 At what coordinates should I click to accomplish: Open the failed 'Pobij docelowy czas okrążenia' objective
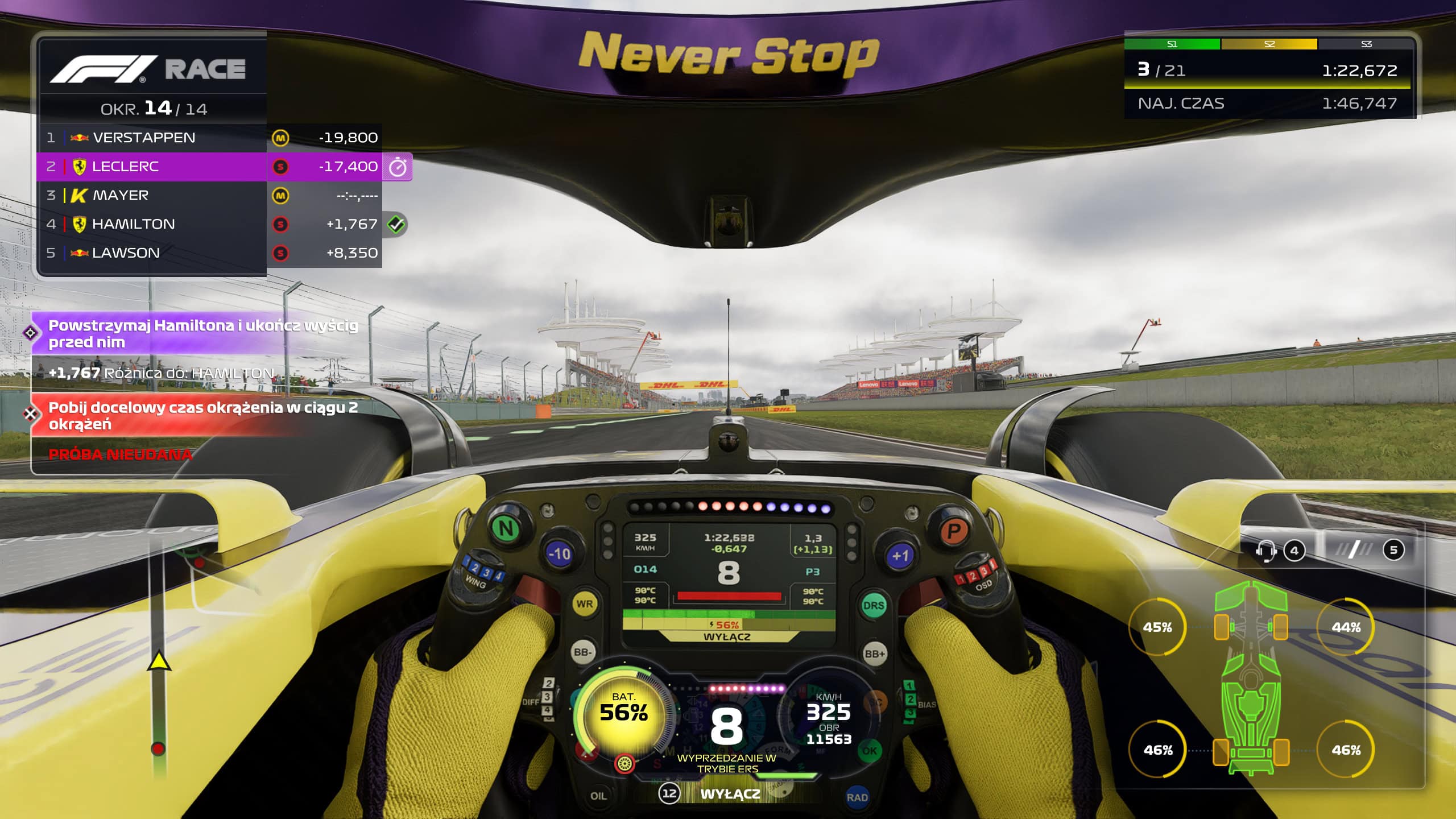193,416
